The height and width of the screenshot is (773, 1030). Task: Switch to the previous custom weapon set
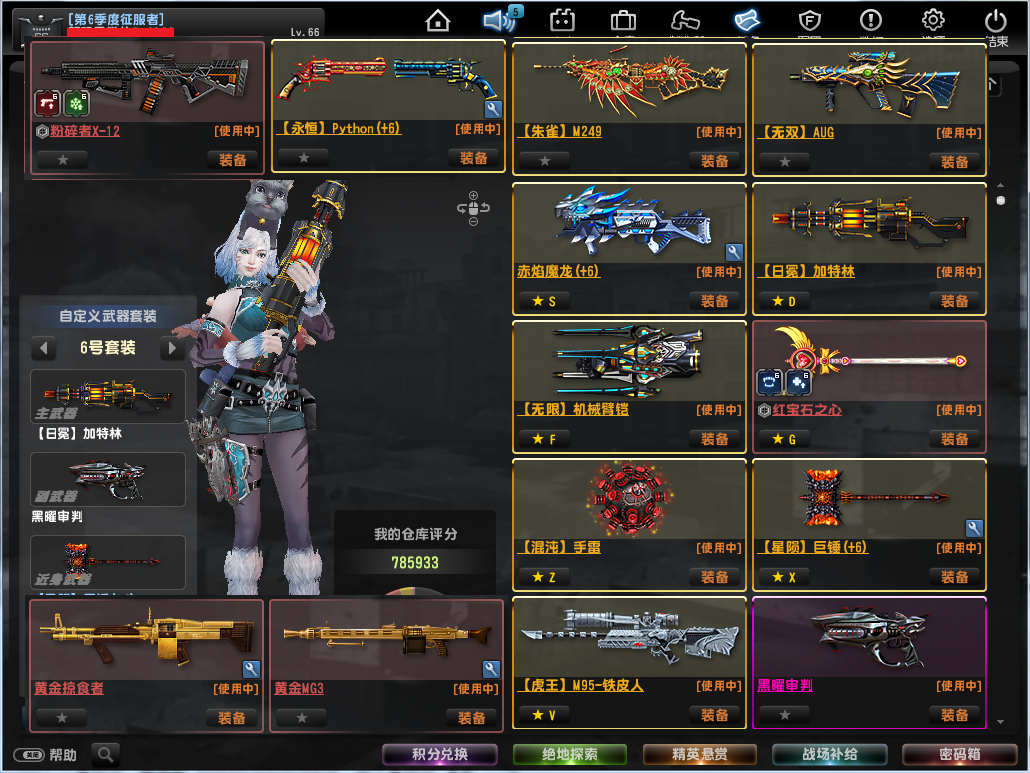pyautogui.click(x=43, y=348)
